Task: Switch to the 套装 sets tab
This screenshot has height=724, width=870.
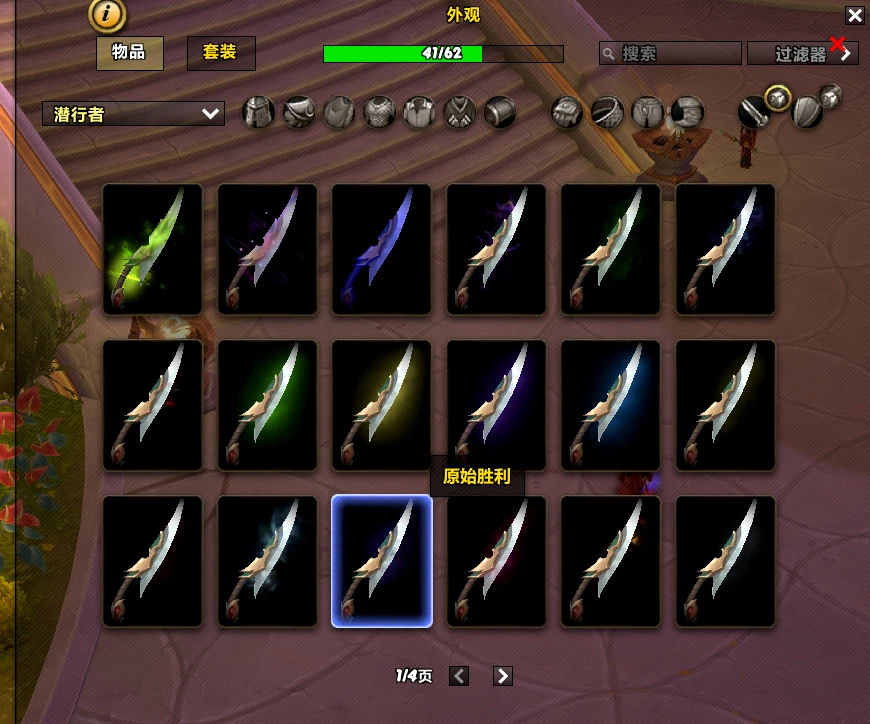Action: click(221, 53)
